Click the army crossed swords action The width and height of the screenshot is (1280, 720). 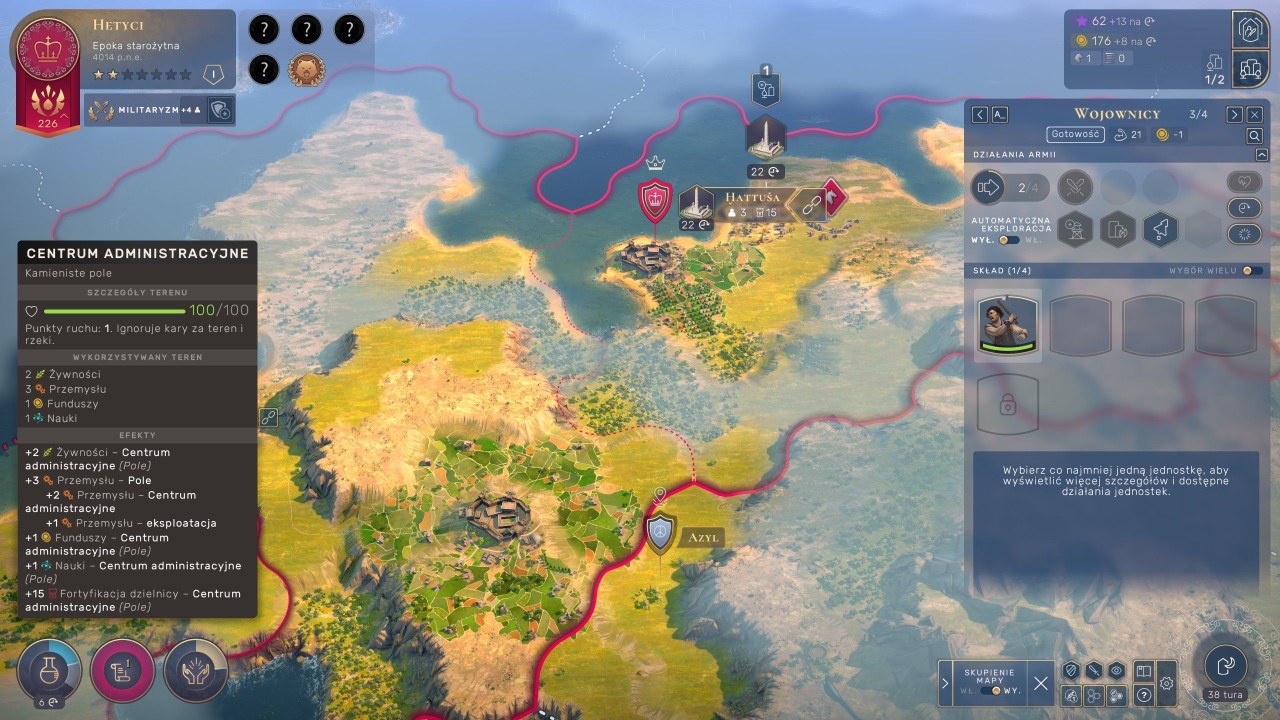click(1075, 187)
